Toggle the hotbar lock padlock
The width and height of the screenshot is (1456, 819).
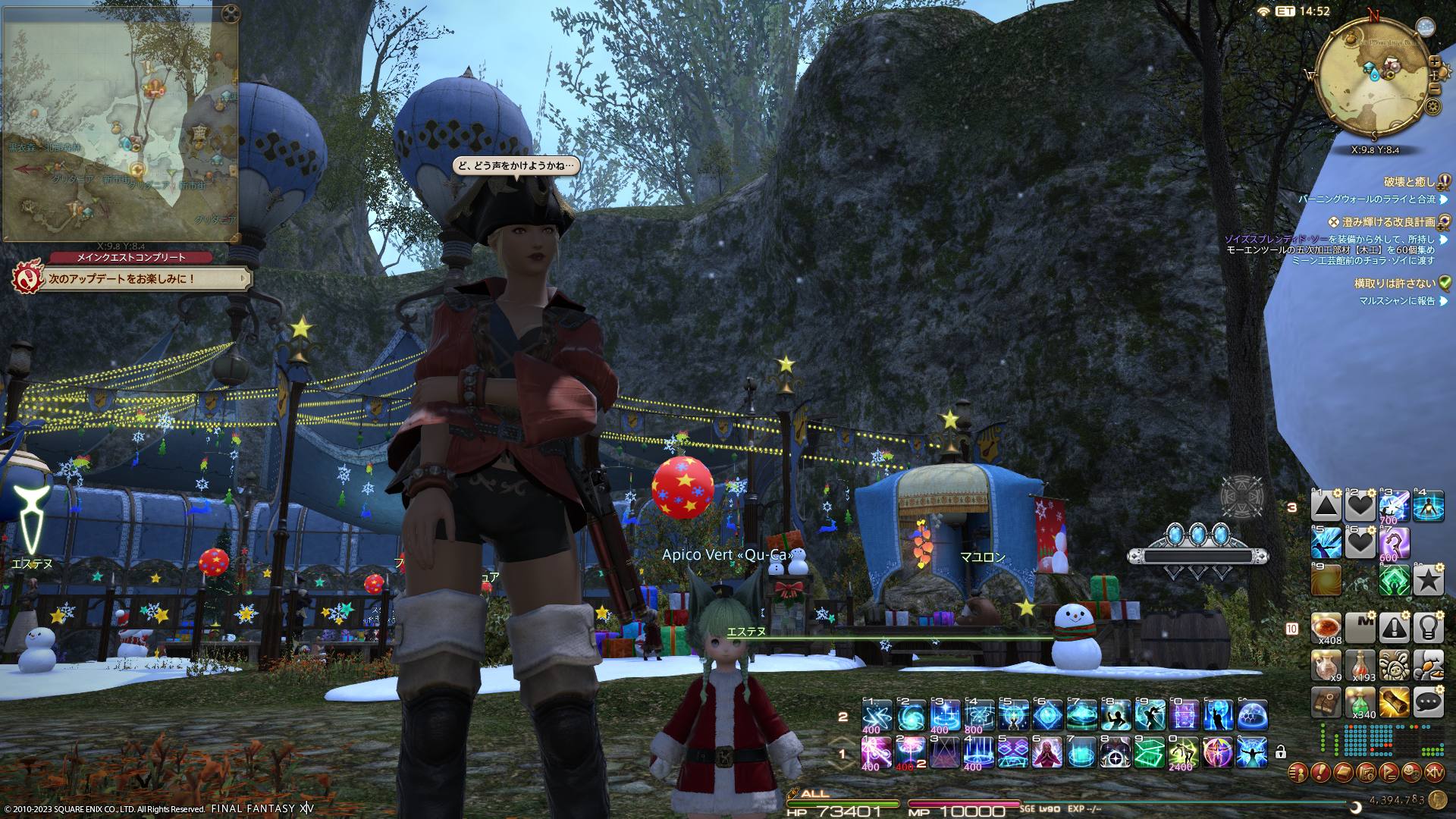(1281, 752)
